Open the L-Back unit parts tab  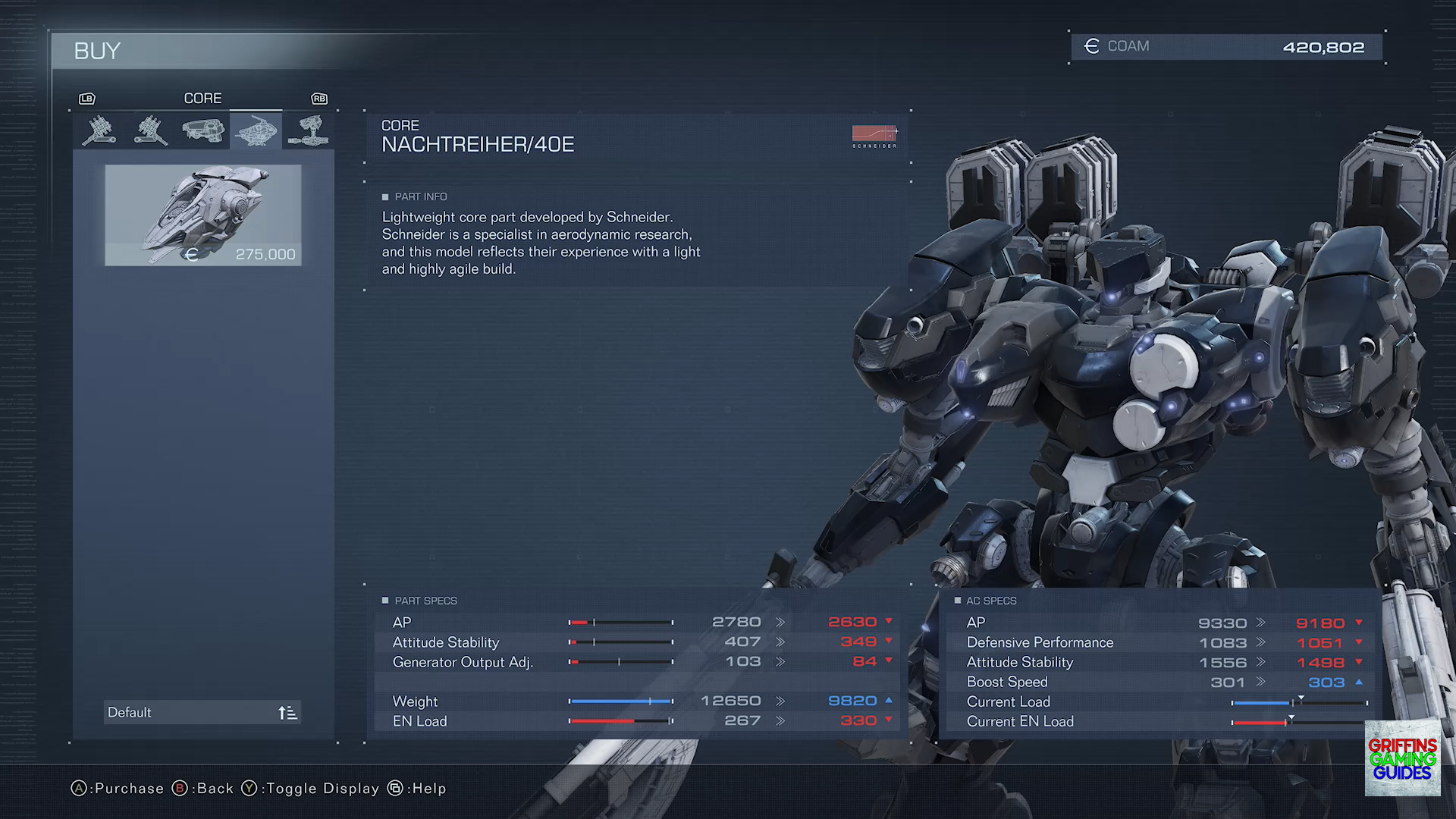point(151,130)
